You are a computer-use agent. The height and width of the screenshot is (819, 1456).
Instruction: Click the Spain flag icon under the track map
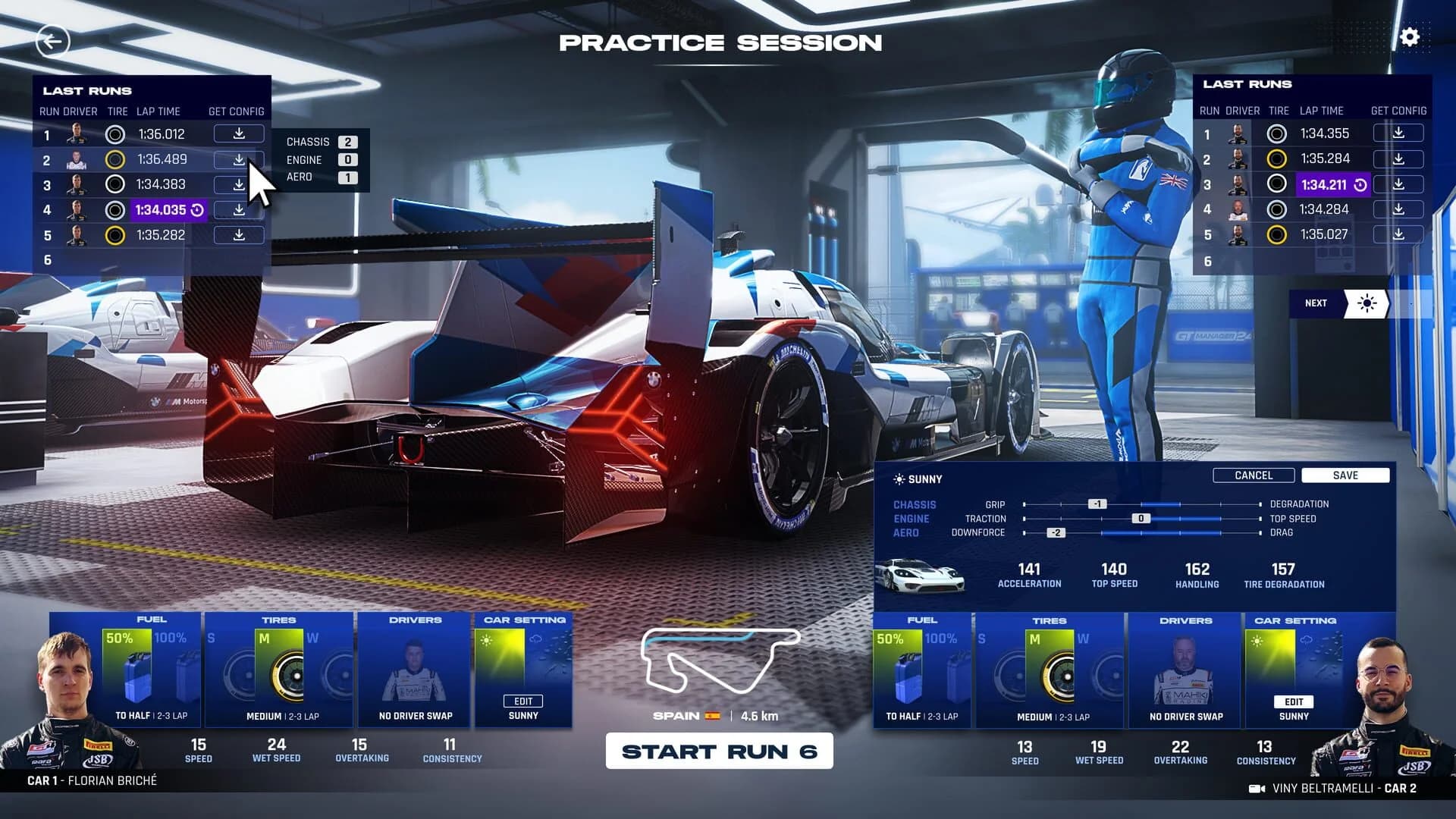tap(713, 715)
